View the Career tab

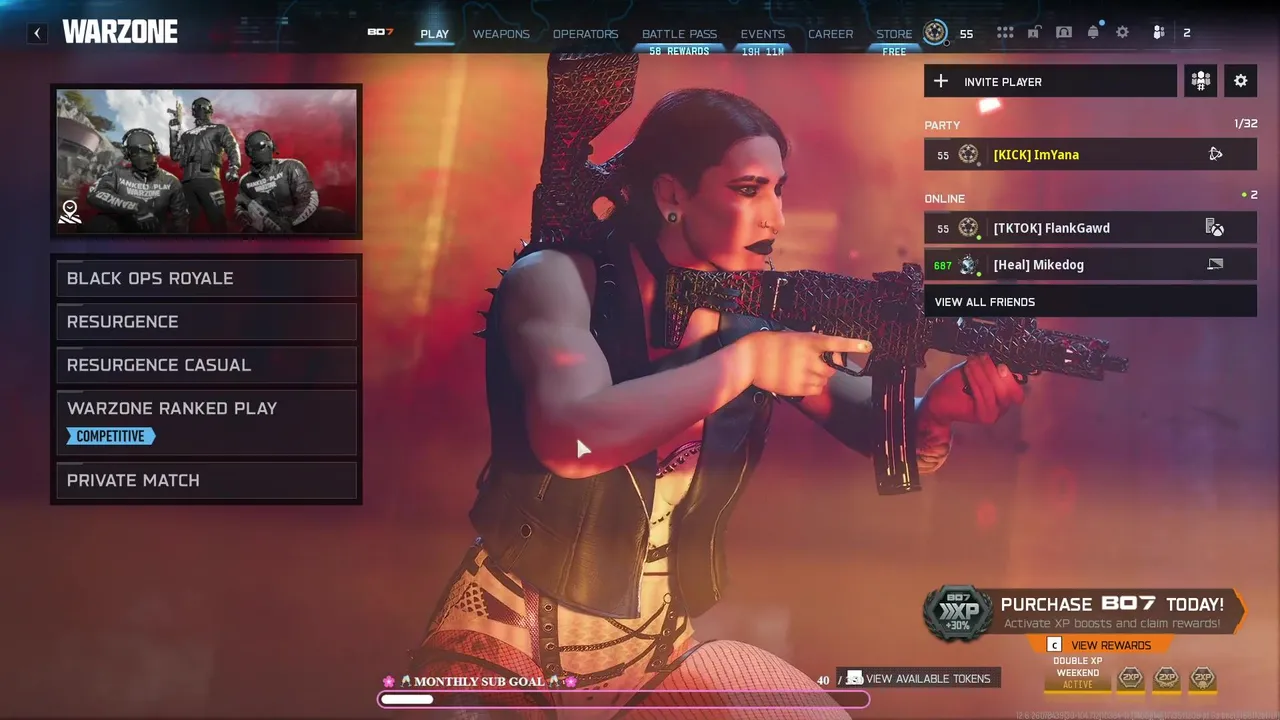tap(831, 34)
